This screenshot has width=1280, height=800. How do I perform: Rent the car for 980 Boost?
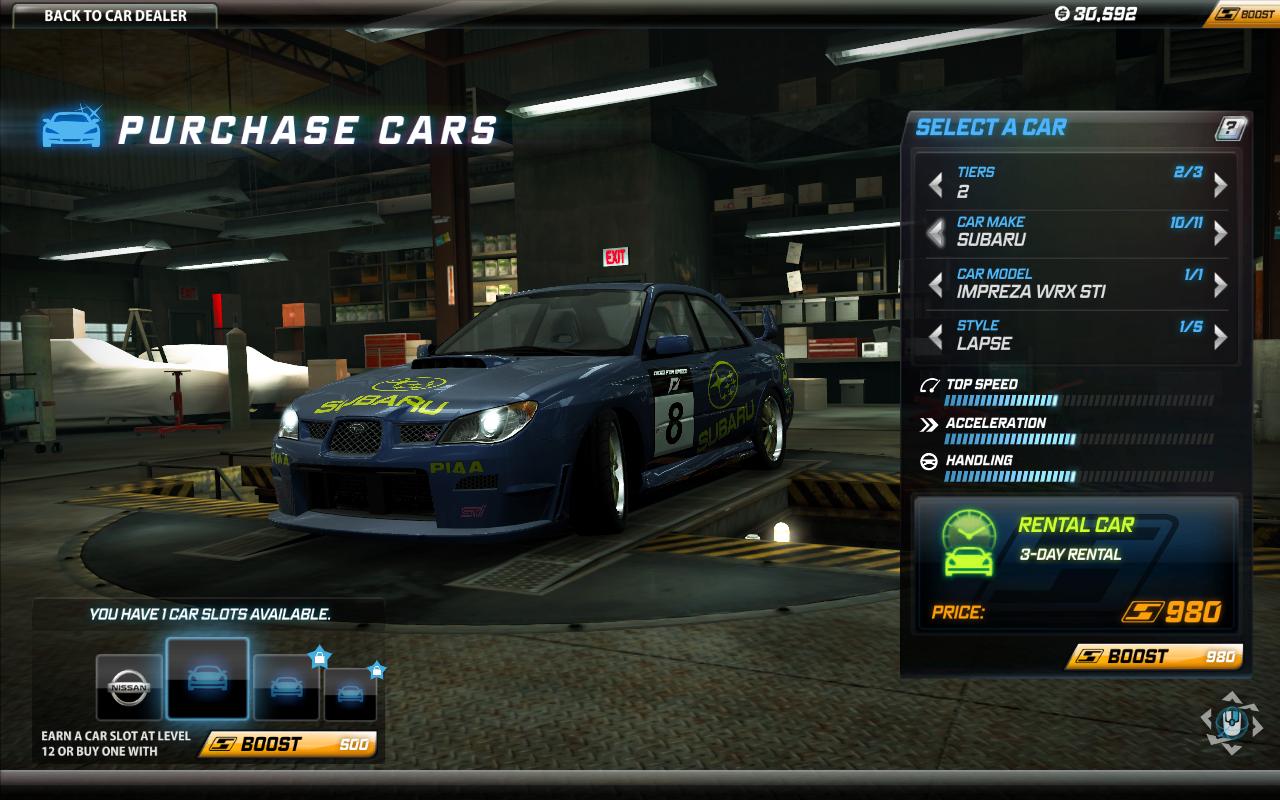pyautogui.click(x=1154, y=656)
